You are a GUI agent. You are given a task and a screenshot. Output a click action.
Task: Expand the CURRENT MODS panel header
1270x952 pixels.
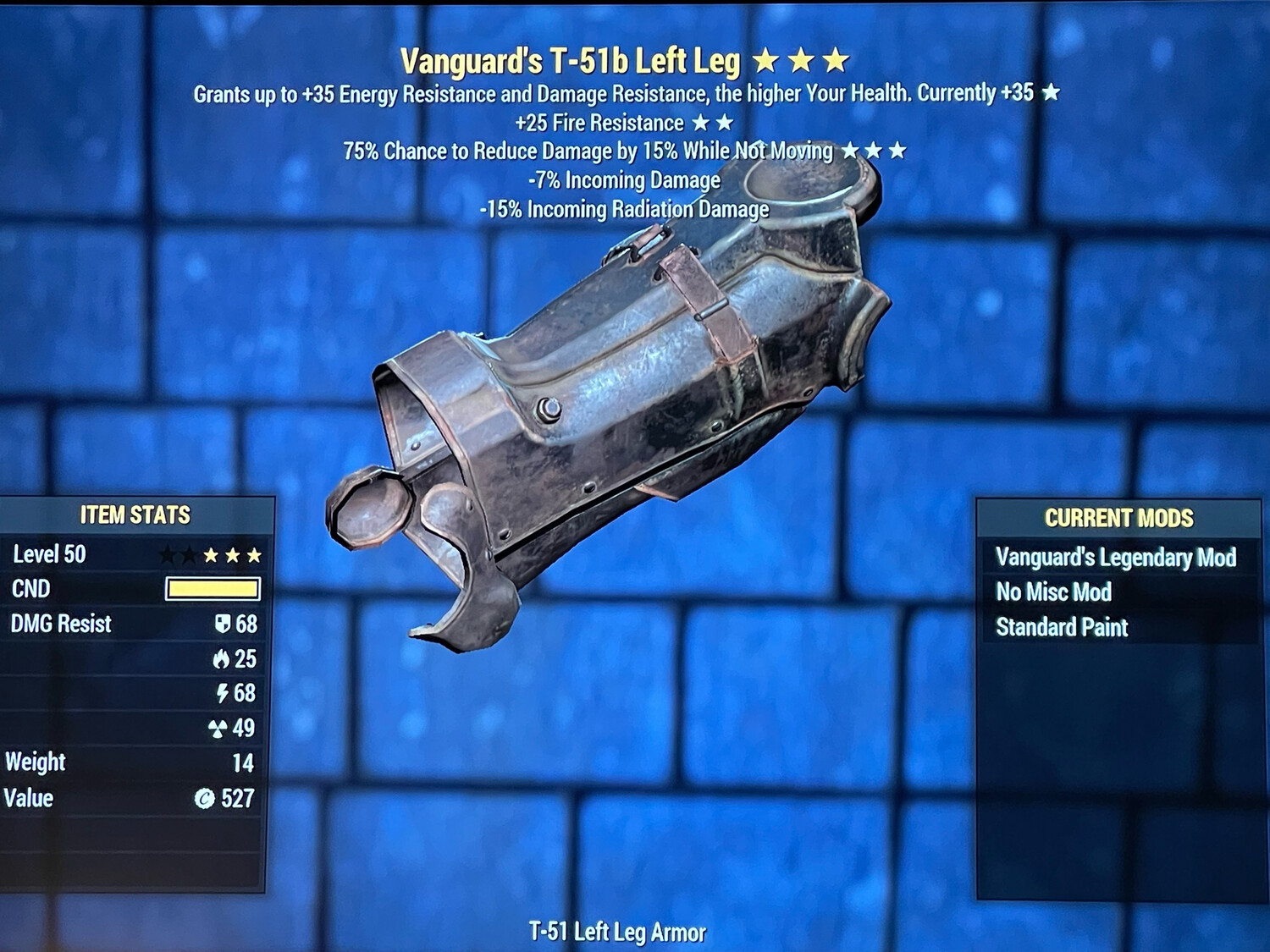[x=1119, y=517]
